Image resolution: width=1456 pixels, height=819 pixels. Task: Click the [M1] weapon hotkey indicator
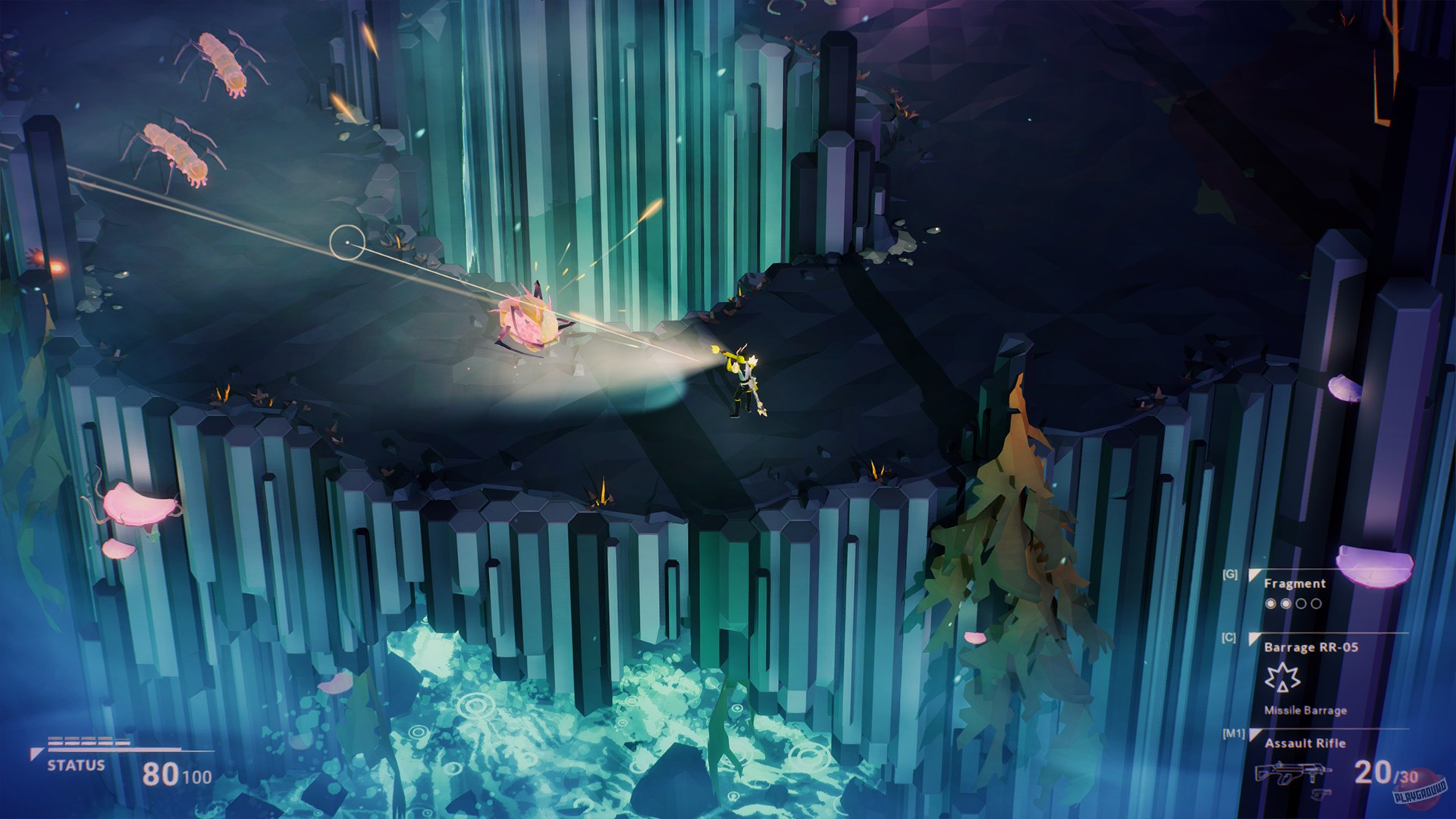coord(1234,733)
